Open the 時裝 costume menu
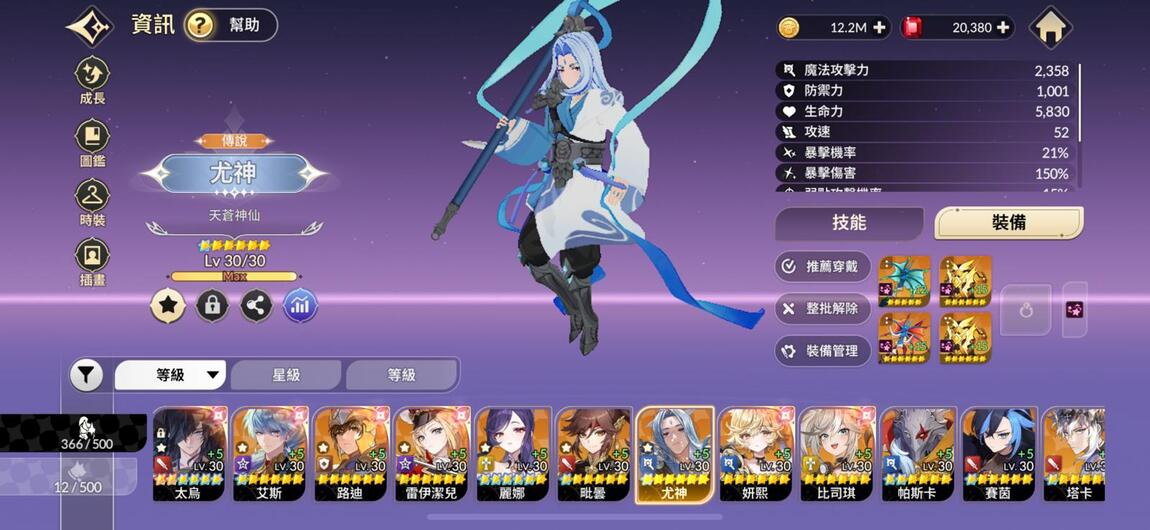 (x=92, y=202)
